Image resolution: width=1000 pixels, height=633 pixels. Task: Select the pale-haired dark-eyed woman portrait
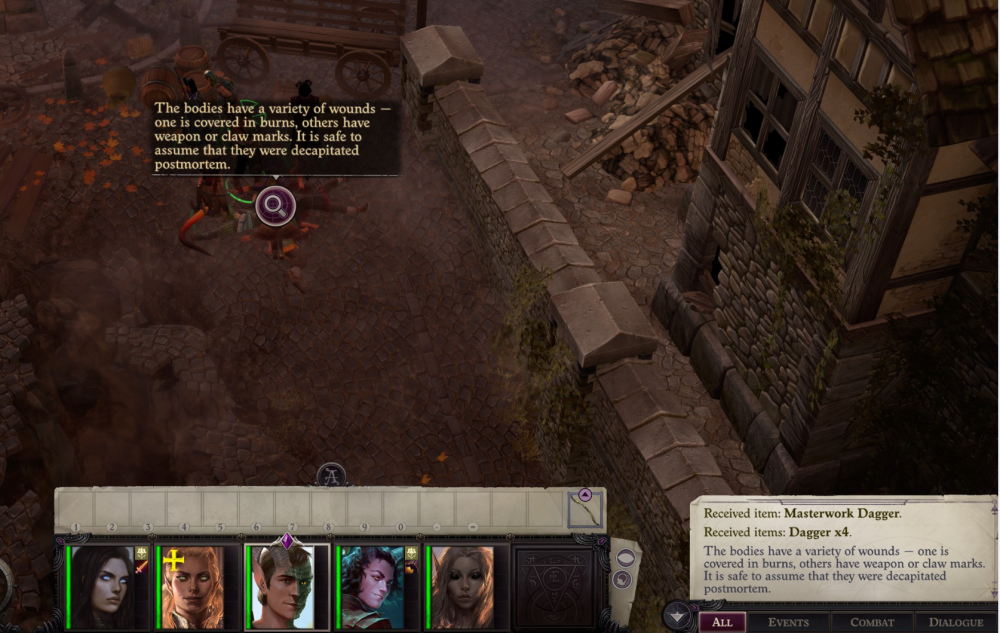[462, 587]
